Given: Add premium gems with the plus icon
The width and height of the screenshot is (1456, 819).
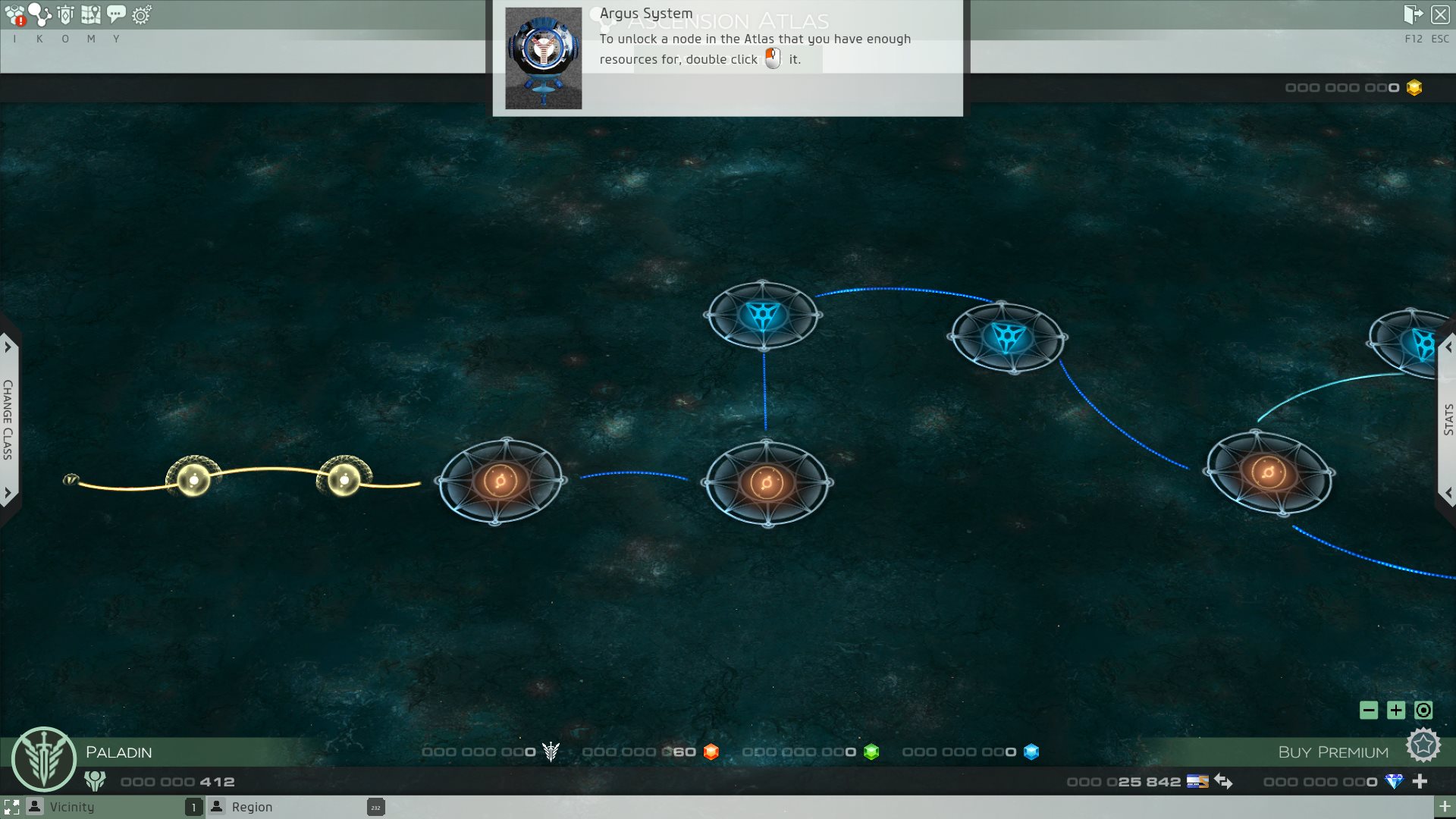Looking at the screenshot, I should [x=1420, y=781].
